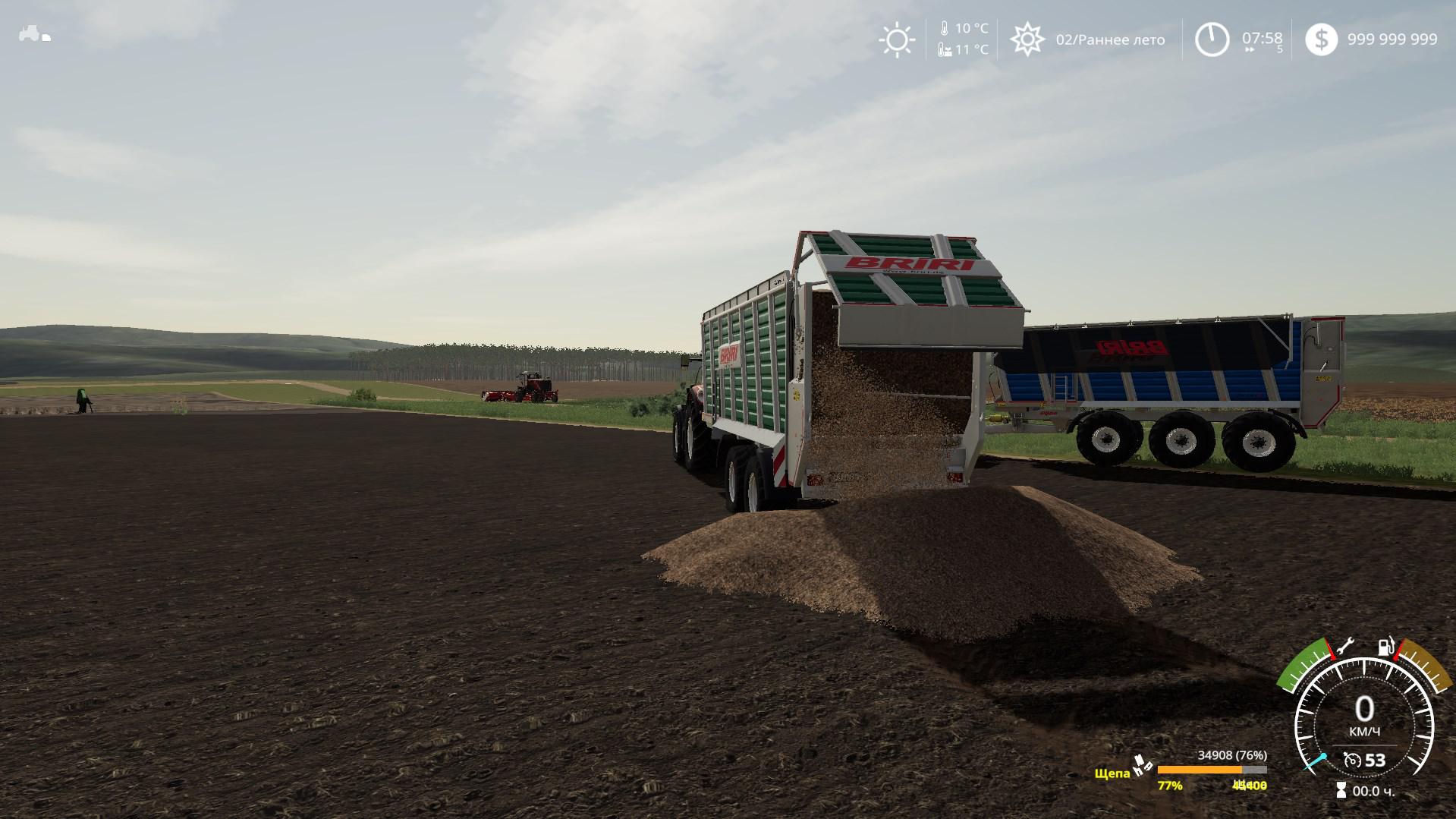Click the season sun-gear icon
1456x819 pixels.
(x=1027, y=39)
